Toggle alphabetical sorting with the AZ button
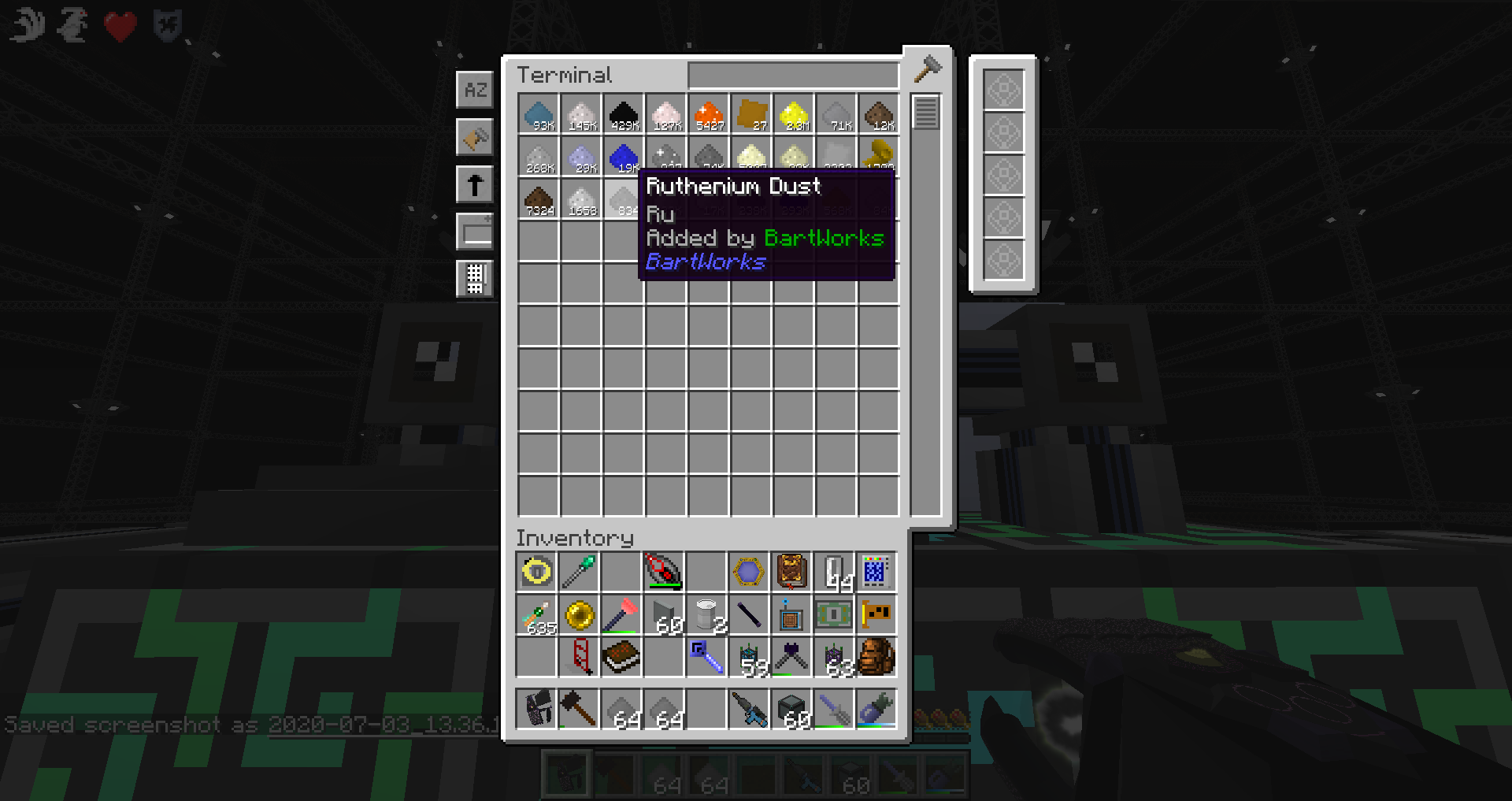 point(475,90)
